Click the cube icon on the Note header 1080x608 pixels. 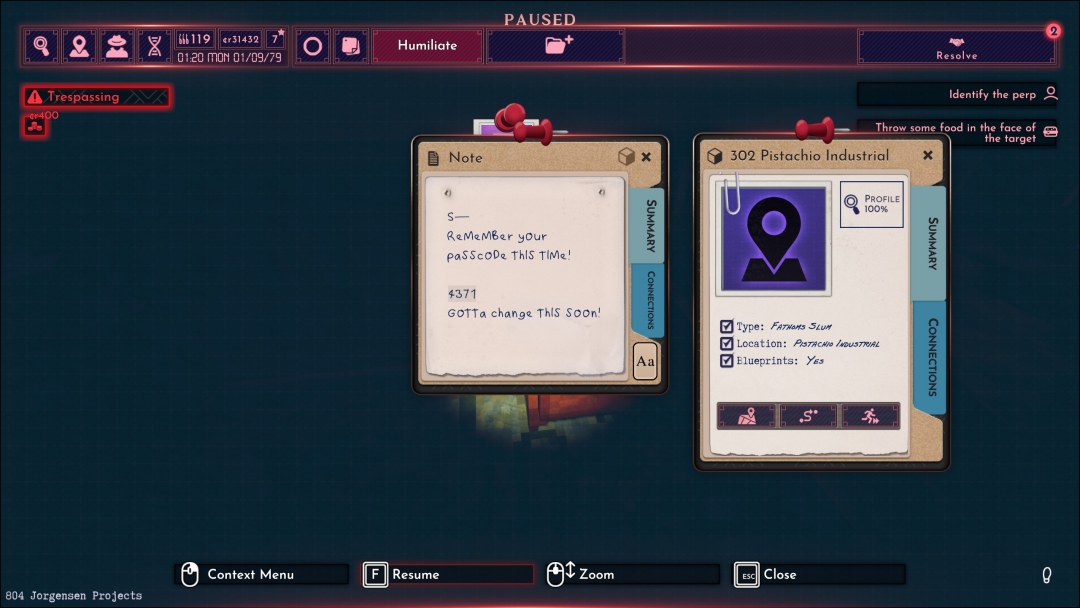[625, 157]
